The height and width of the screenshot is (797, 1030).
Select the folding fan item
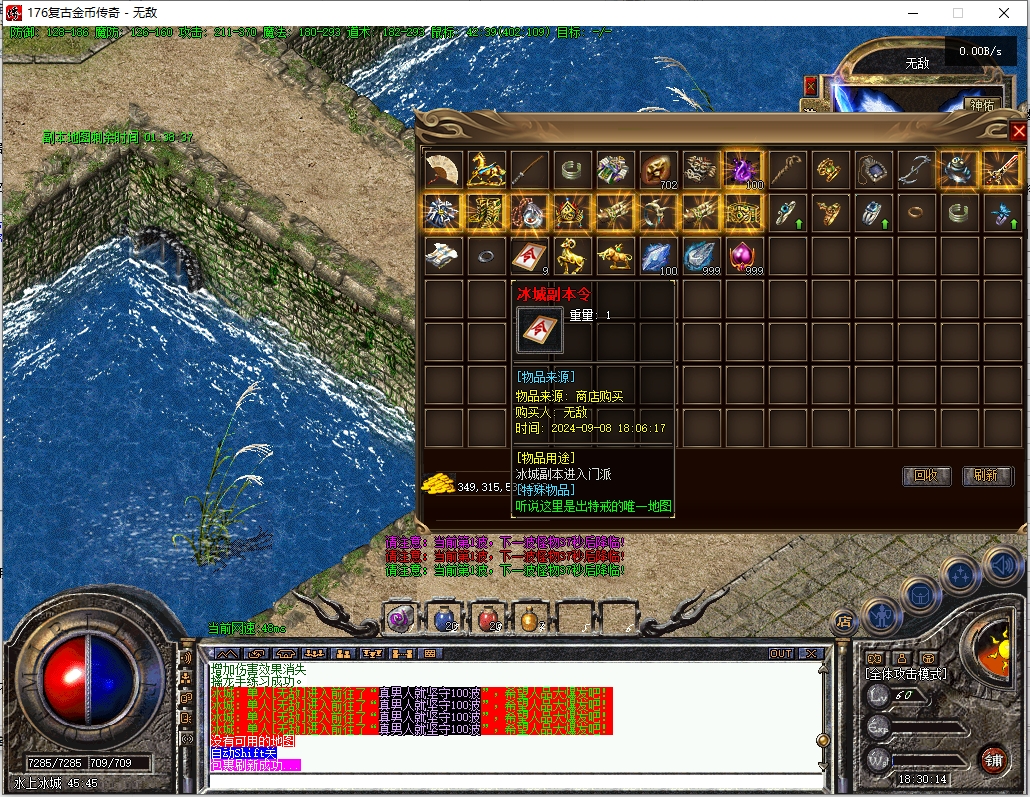click(x=443, y=170)
